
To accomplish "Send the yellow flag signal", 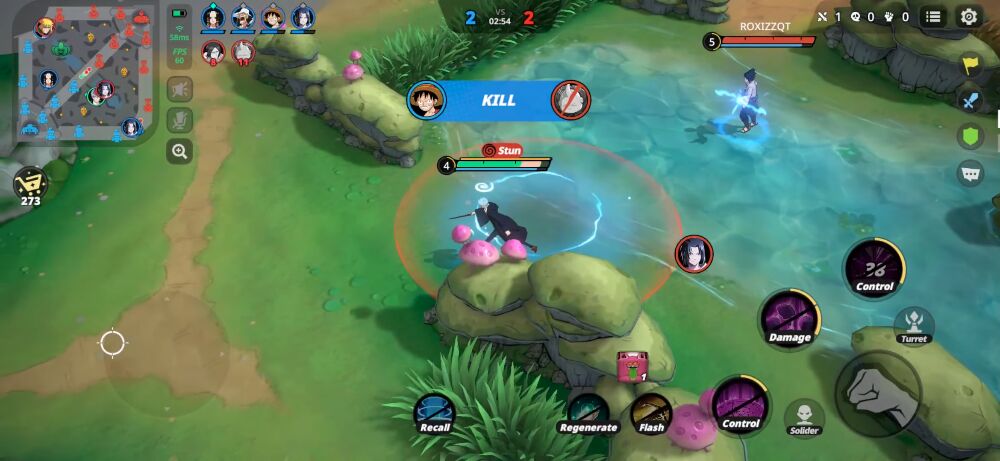I will click(970, 65).
